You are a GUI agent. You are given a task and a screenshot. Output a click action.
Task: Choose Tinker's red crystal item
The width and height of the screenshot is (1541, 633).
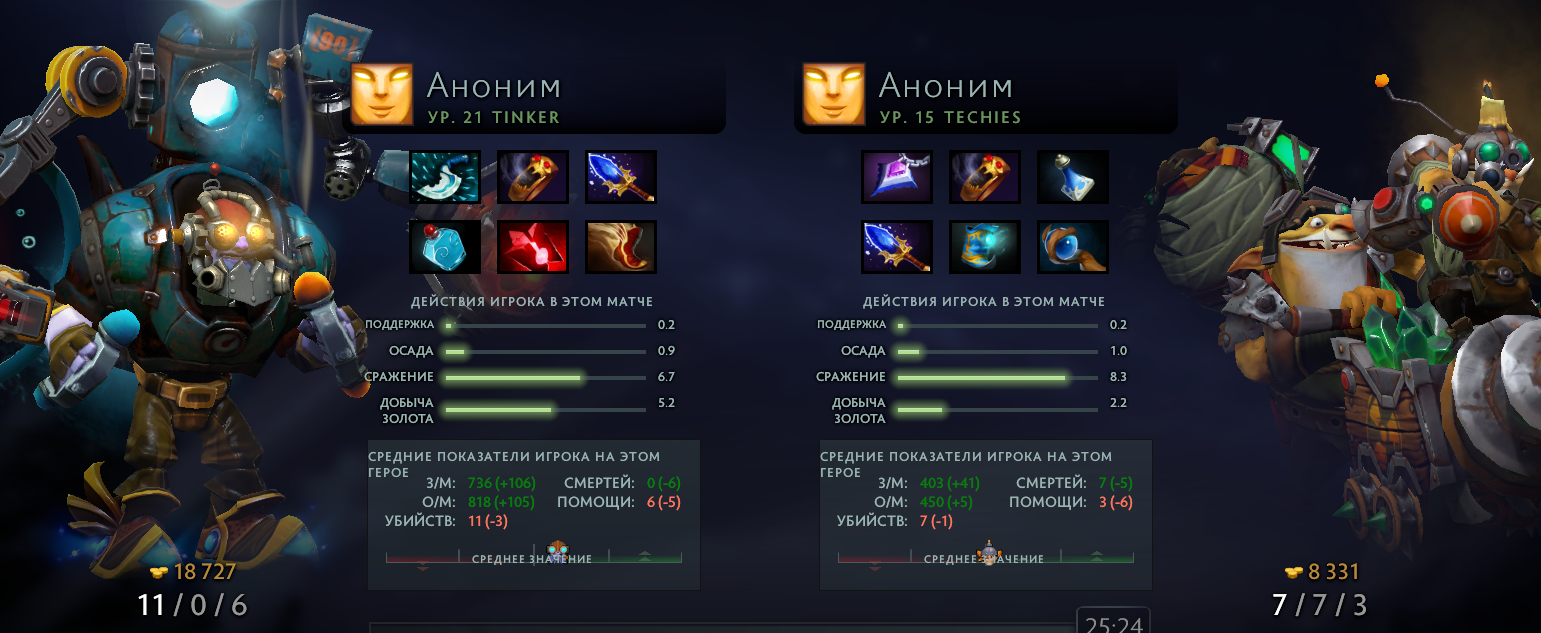[533, 247]
